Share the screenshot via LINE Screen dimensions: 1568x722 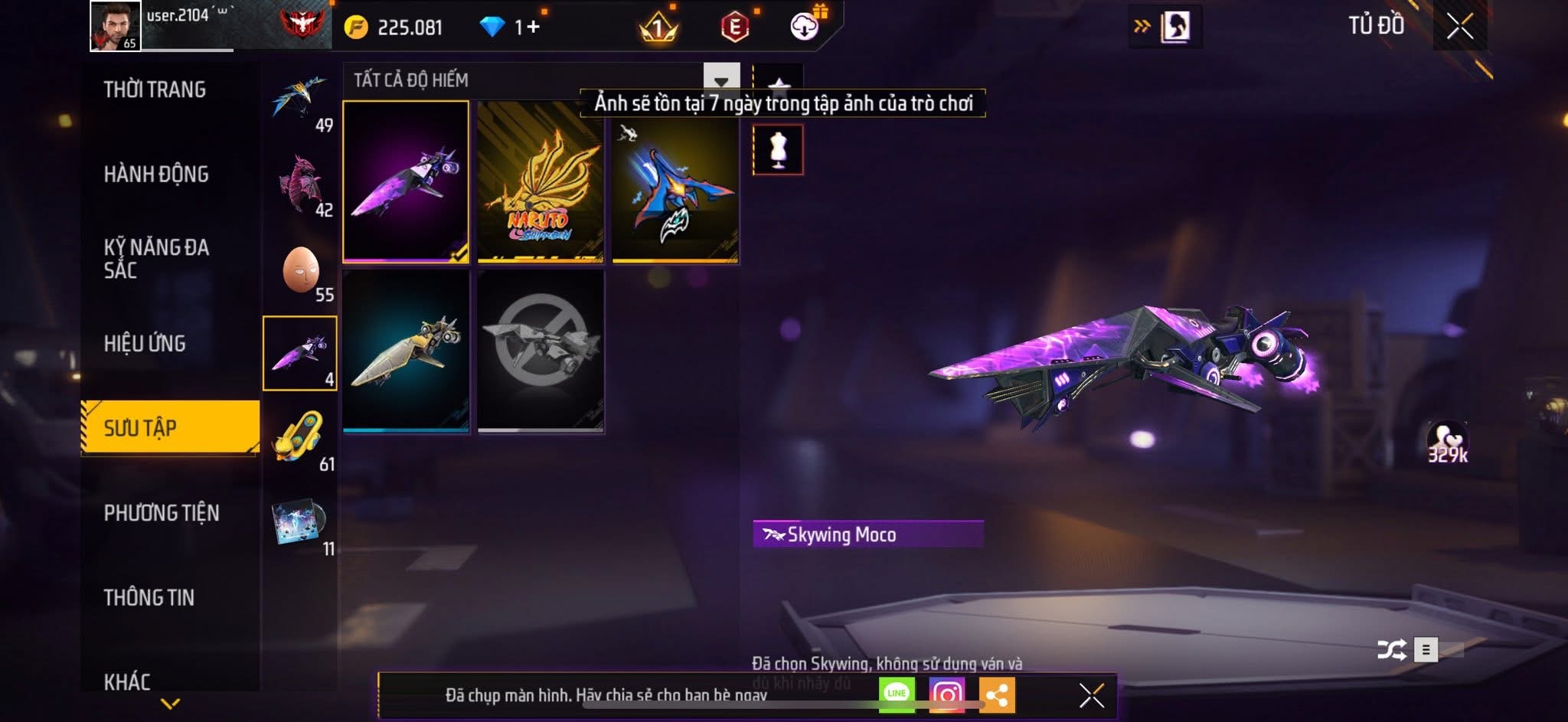coord(897,694)
